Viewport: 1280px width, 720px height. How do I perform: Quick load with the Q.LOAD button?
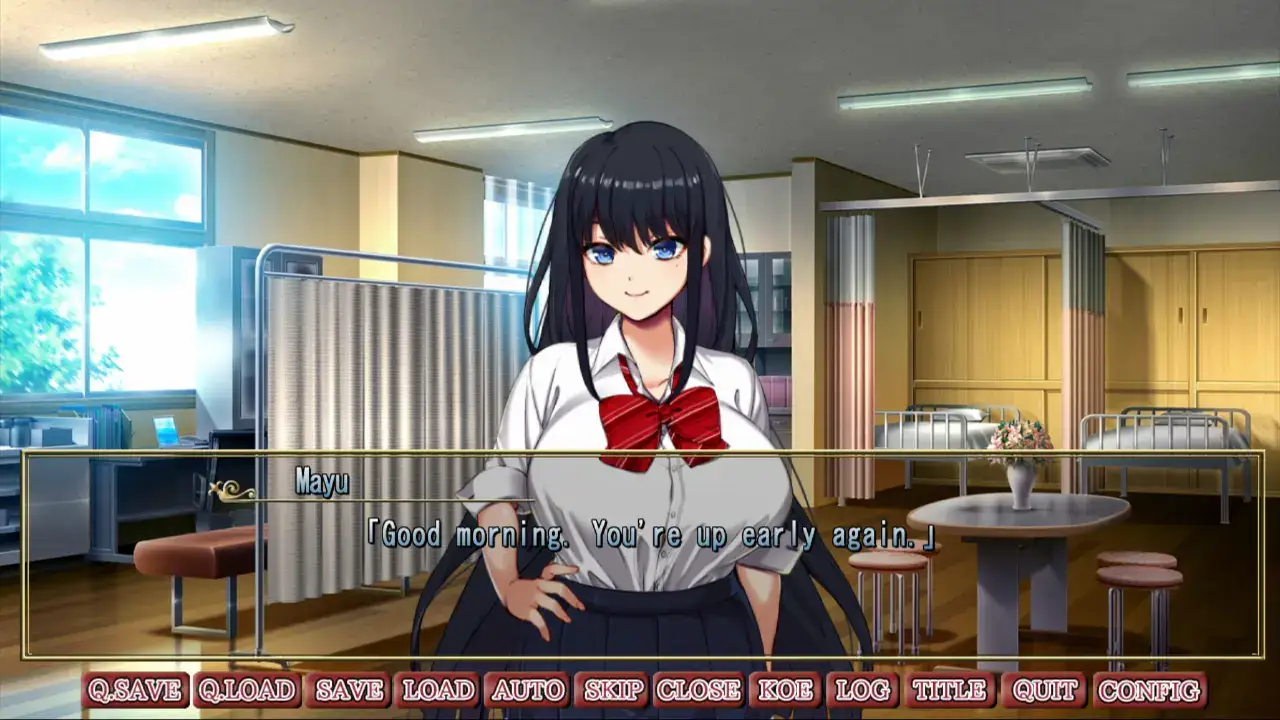247,690
